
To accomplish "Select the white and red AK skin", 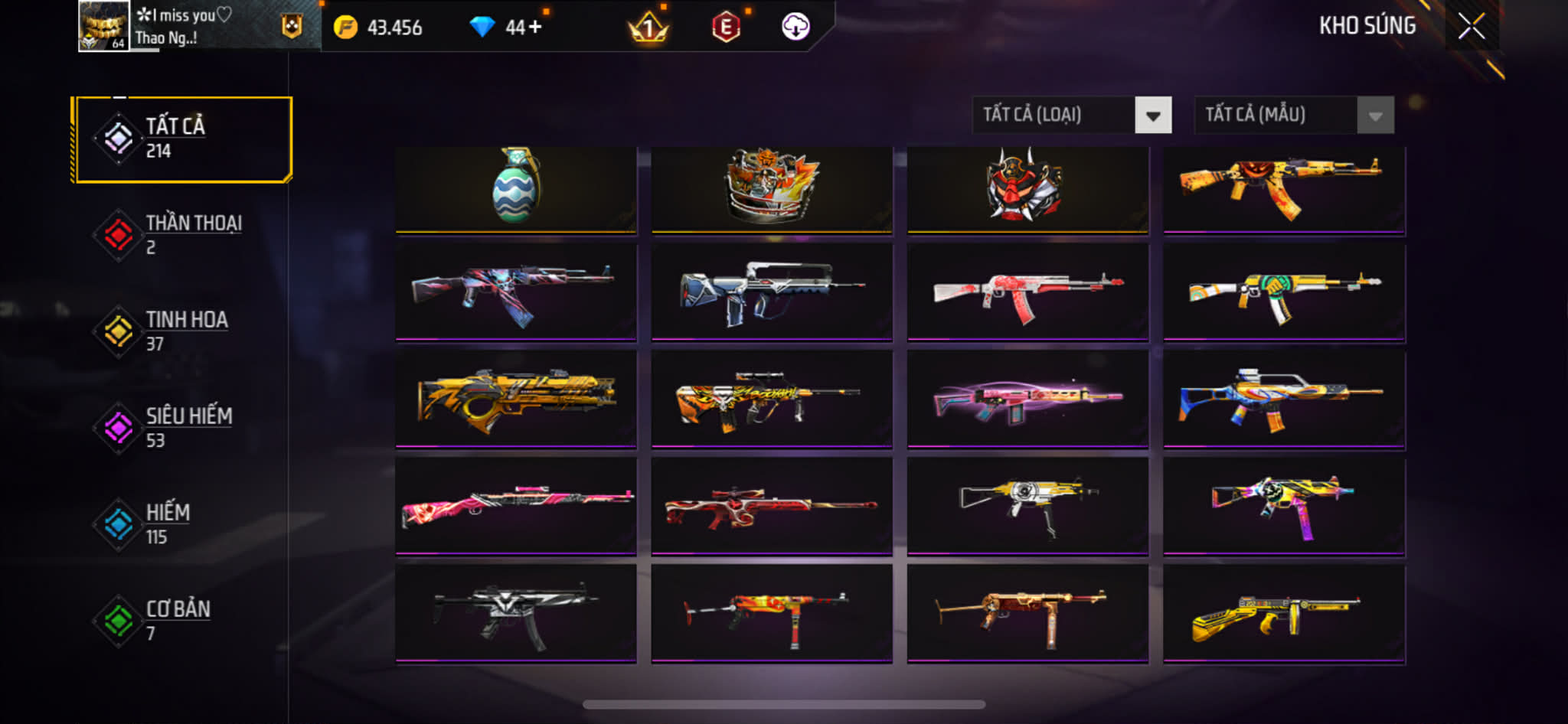I will point(1027,292).
